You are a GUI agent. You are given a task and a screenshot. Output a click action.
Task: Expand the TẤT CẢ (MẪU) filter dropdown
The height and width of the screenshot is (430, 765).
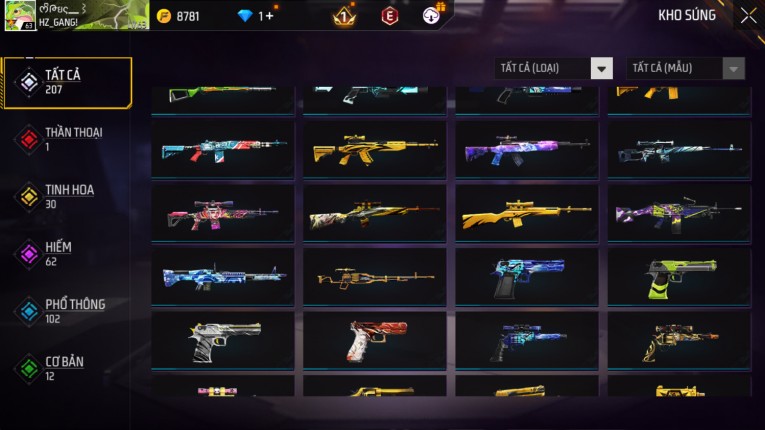coord(685,68)
